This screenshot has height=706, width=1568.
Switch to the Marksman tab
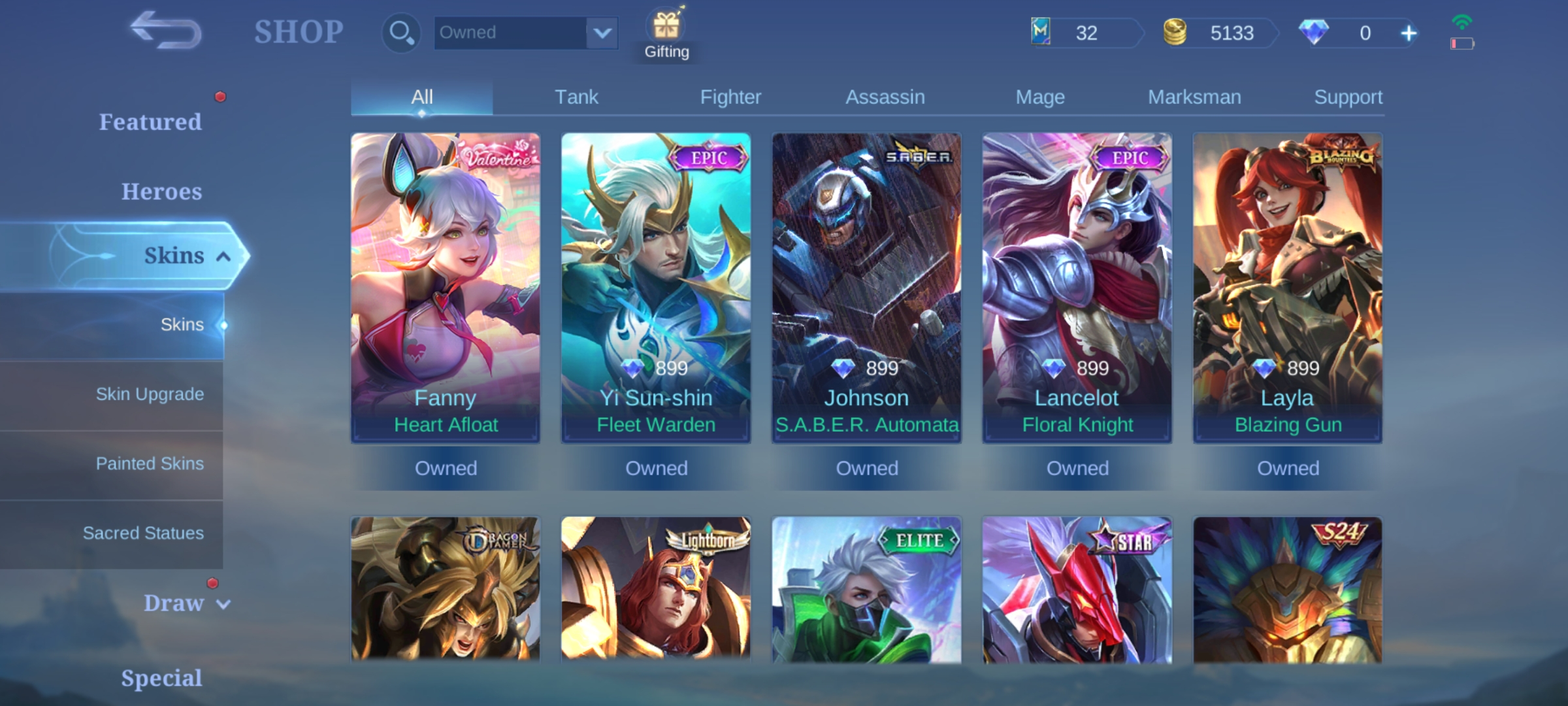[x=1194, y=96]
